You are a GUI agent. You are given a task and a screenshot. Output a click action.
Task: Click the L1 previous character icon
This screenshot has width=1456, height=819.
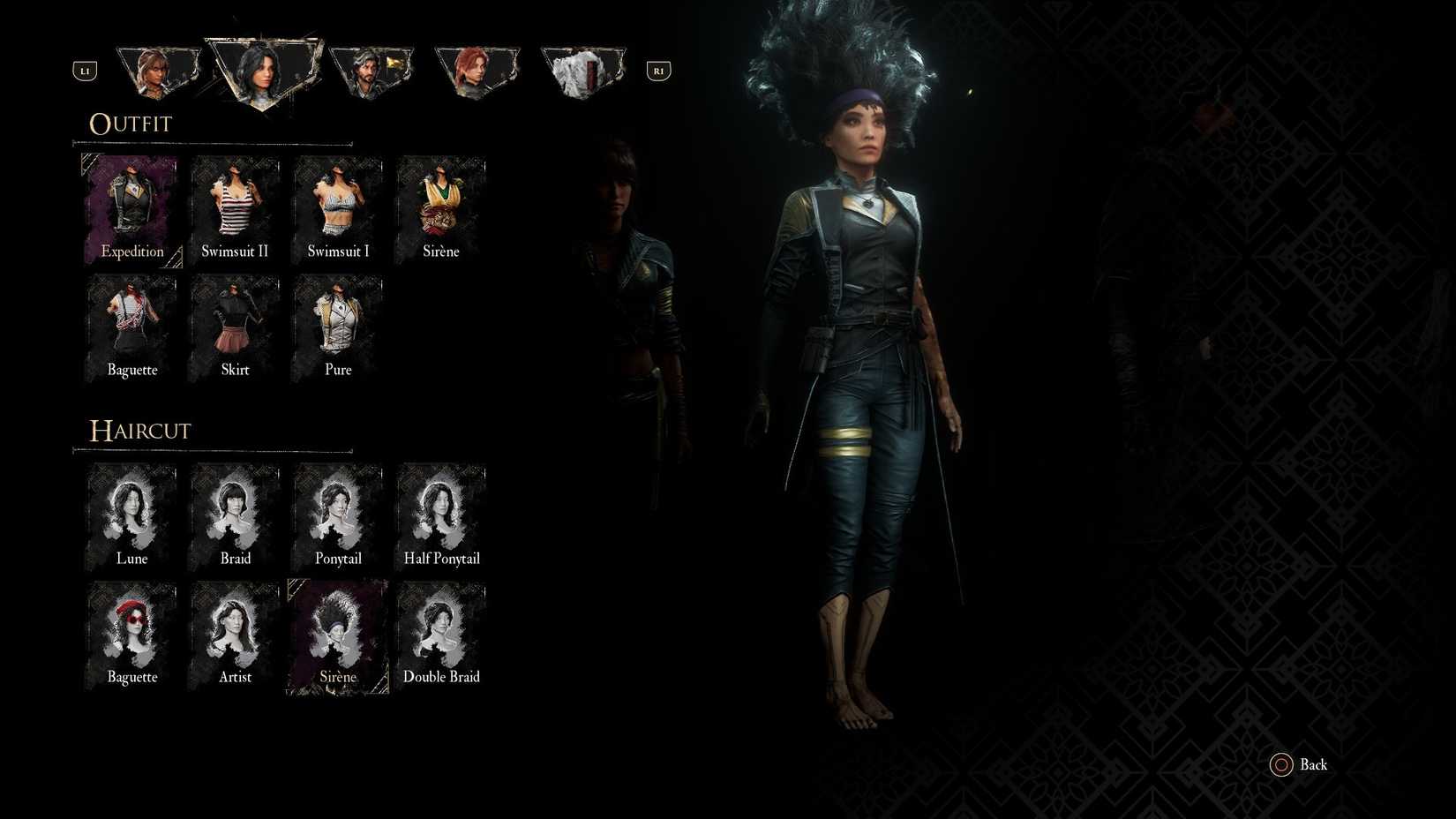[x=85, y=71]
